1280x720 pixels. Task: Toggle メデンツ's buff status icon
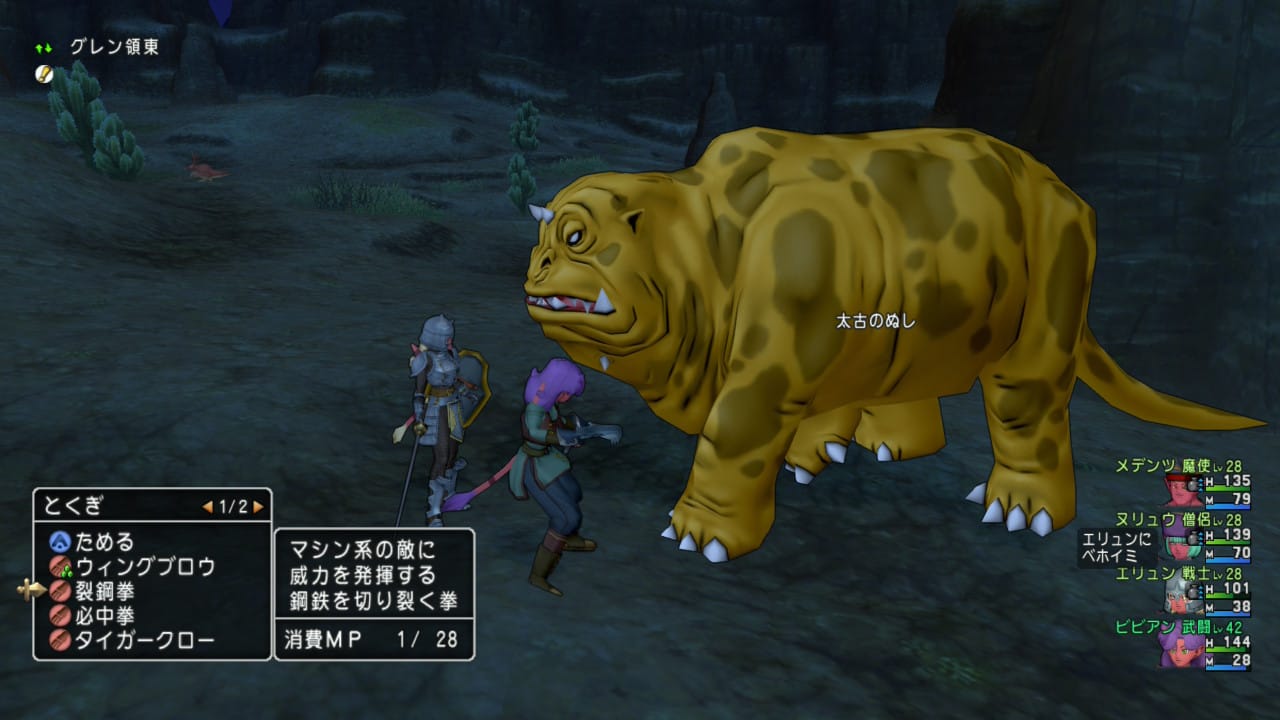coord(1192,484)
